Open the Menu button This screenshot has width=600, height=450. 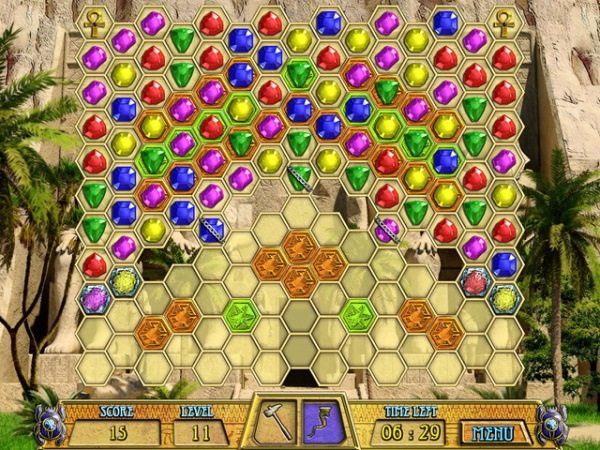(x=493, y=432)
